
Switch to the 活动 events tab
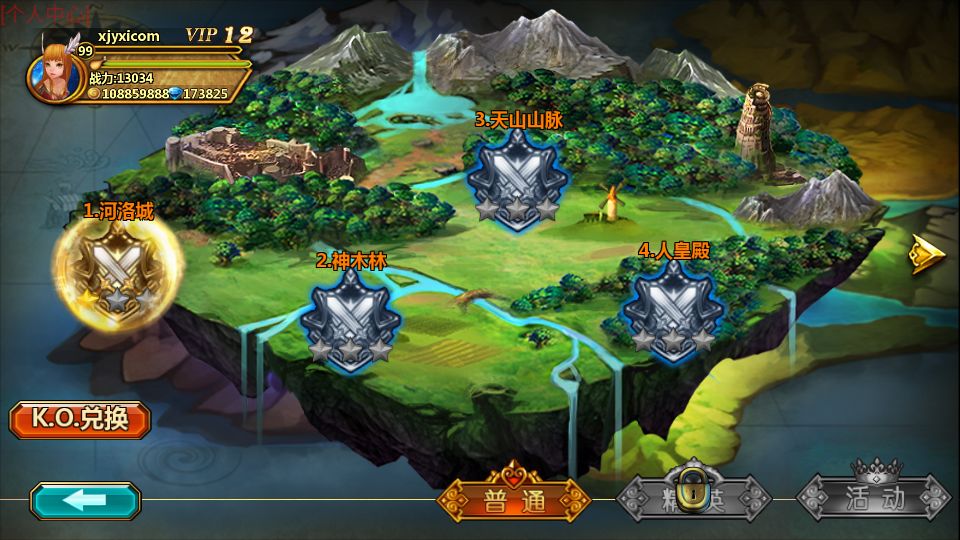tap(873, 497)
